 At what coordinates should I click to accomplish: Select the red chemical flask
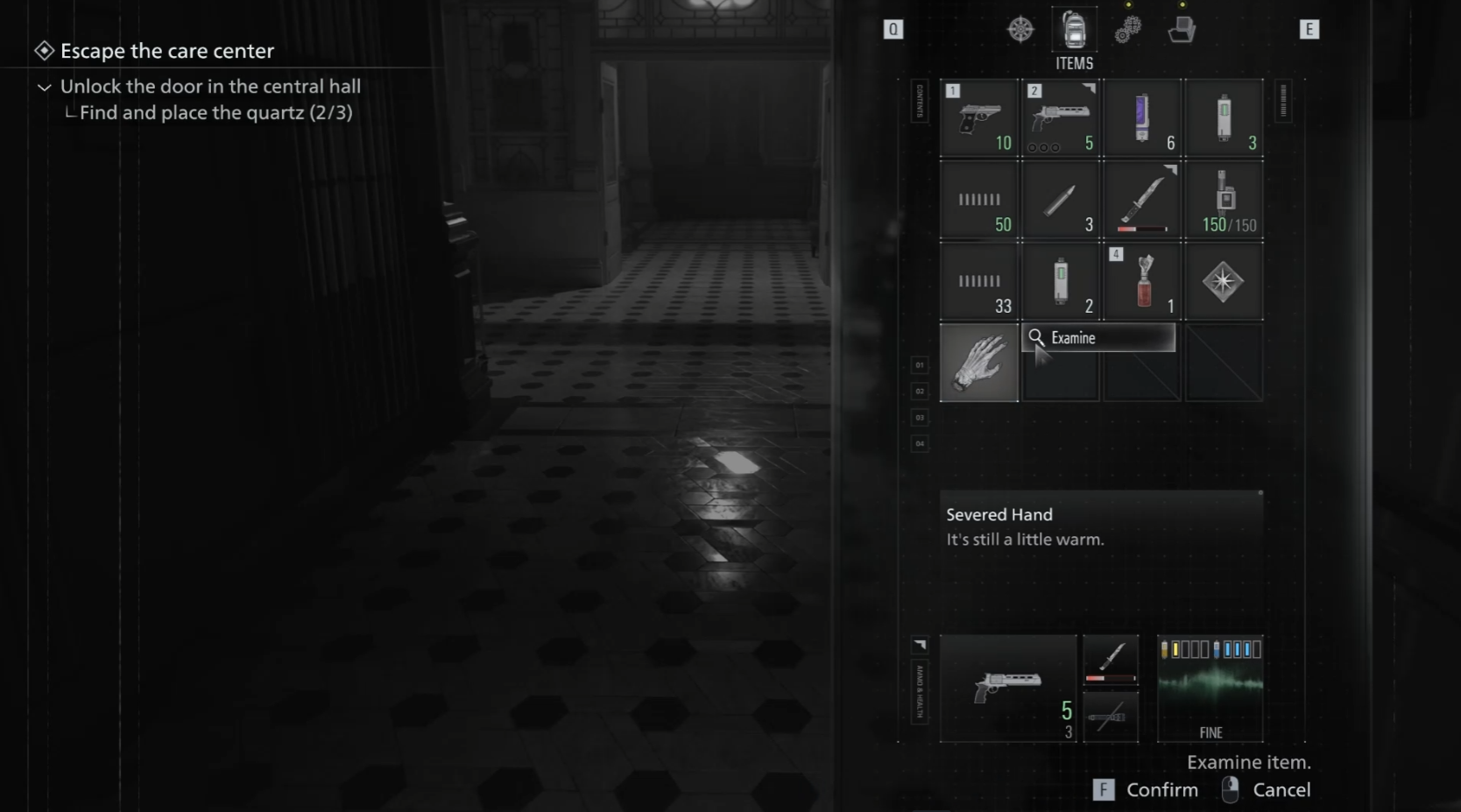[1142, 282]
